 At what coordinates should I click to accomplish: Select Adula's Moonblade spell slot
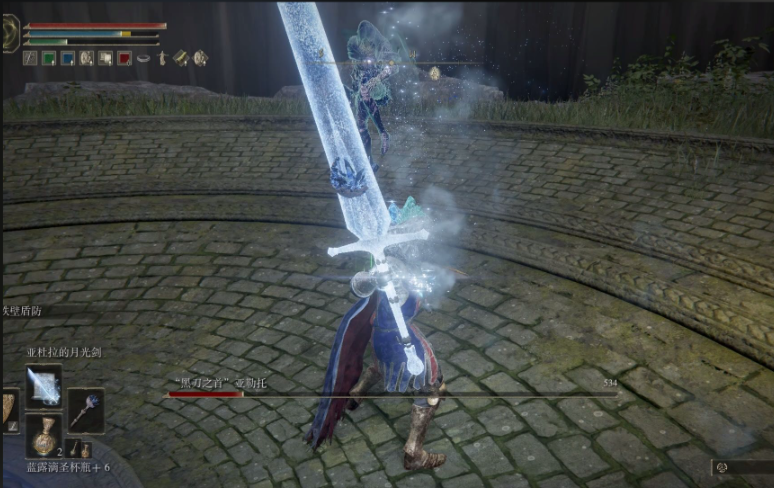[x=43, y=386]
